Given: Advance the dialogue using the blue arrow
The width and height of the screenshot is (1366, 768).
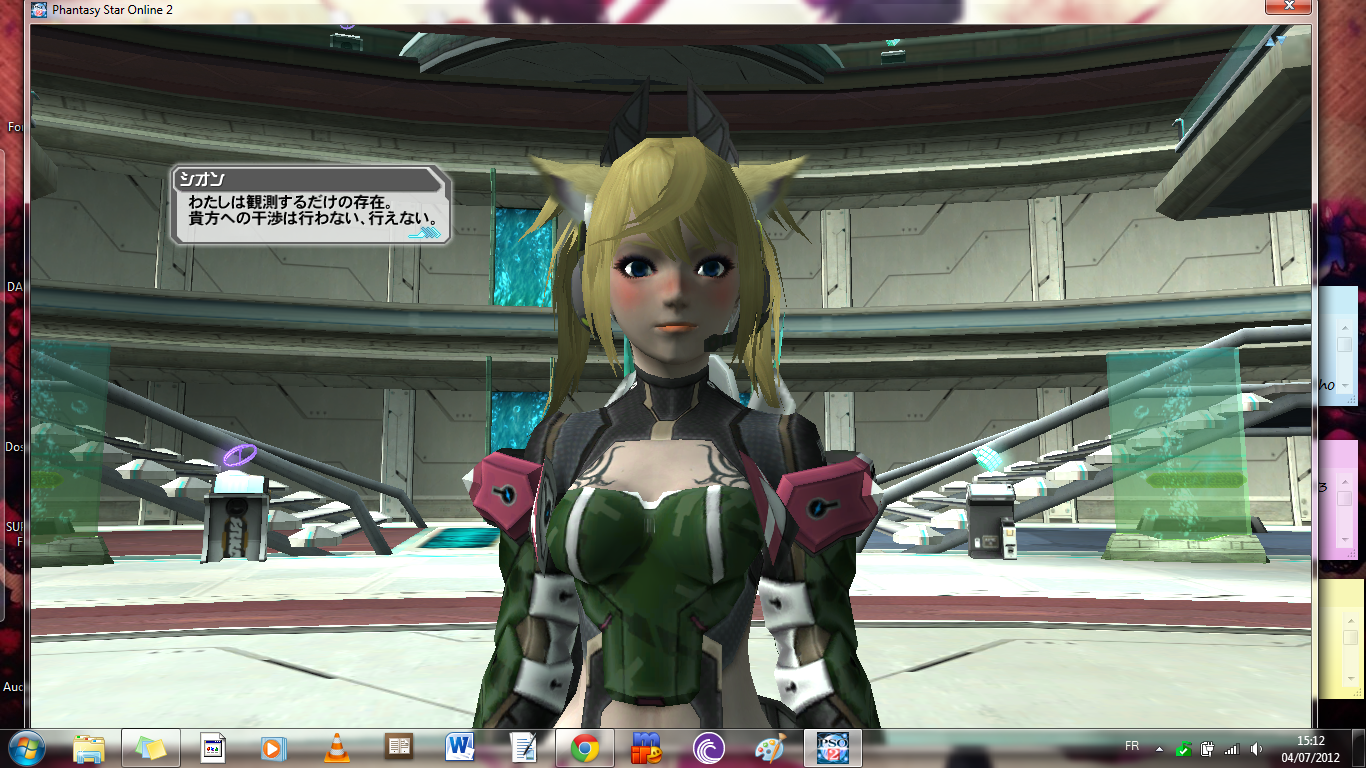Looking at the screenshot, I should (425, 233).
